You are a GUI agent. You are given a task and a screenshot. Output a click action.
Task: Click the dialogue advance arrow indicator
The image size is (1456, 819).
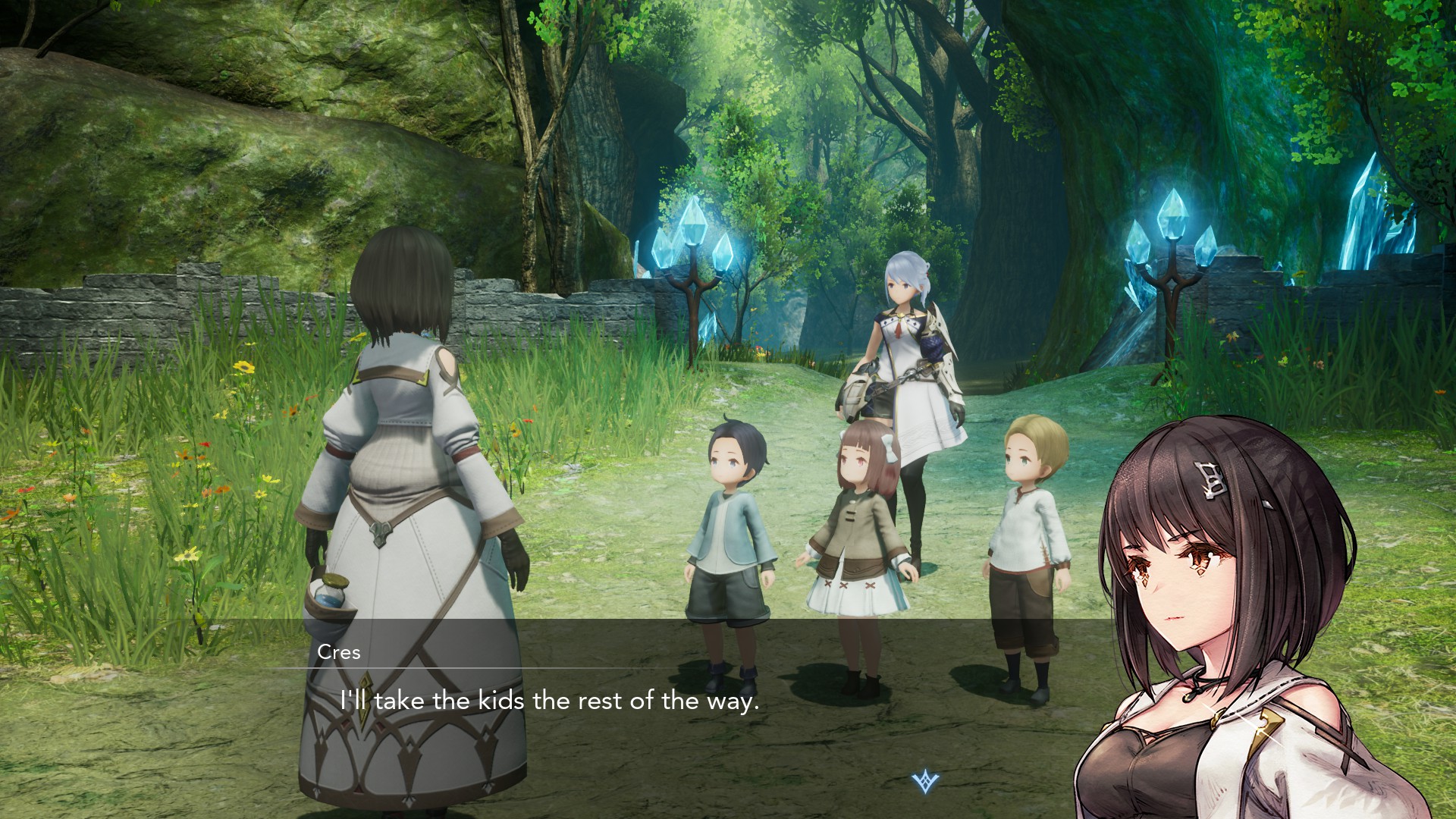925,781
